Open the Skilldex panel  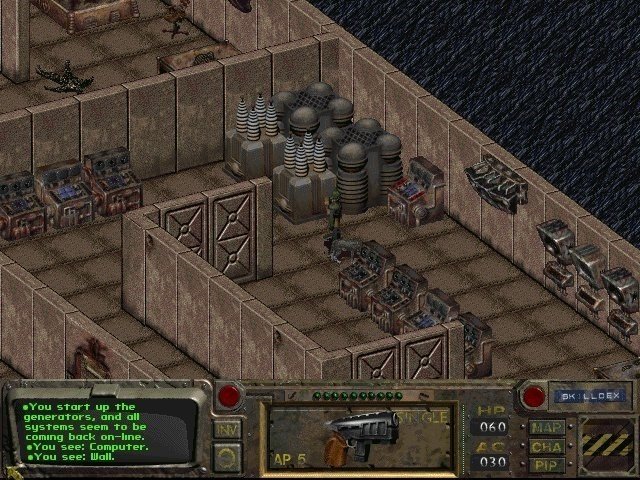click(588, 396)
